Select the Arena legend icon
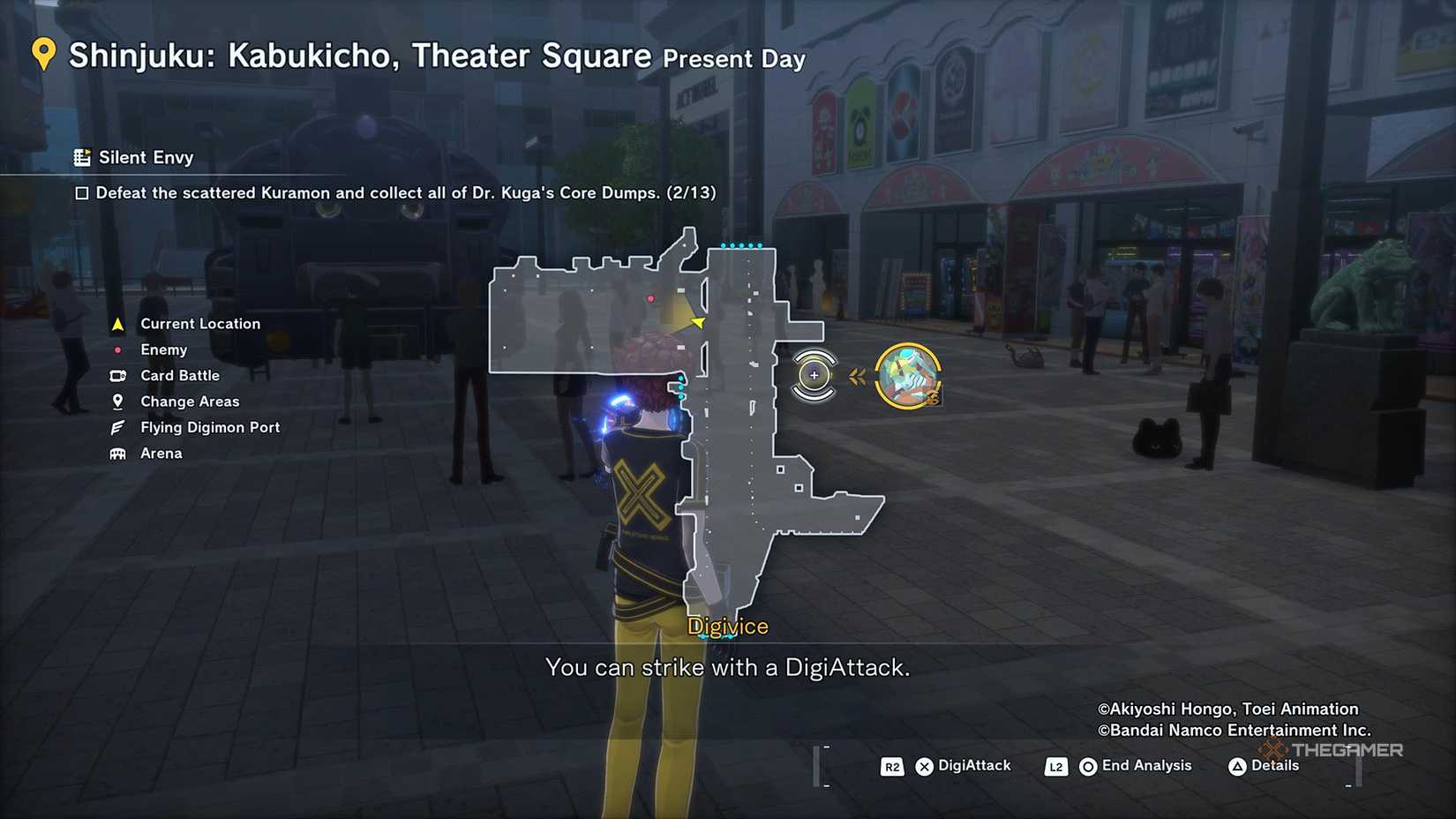The width and height of the screenshot is (1456, 819). (x=117, y=453)
